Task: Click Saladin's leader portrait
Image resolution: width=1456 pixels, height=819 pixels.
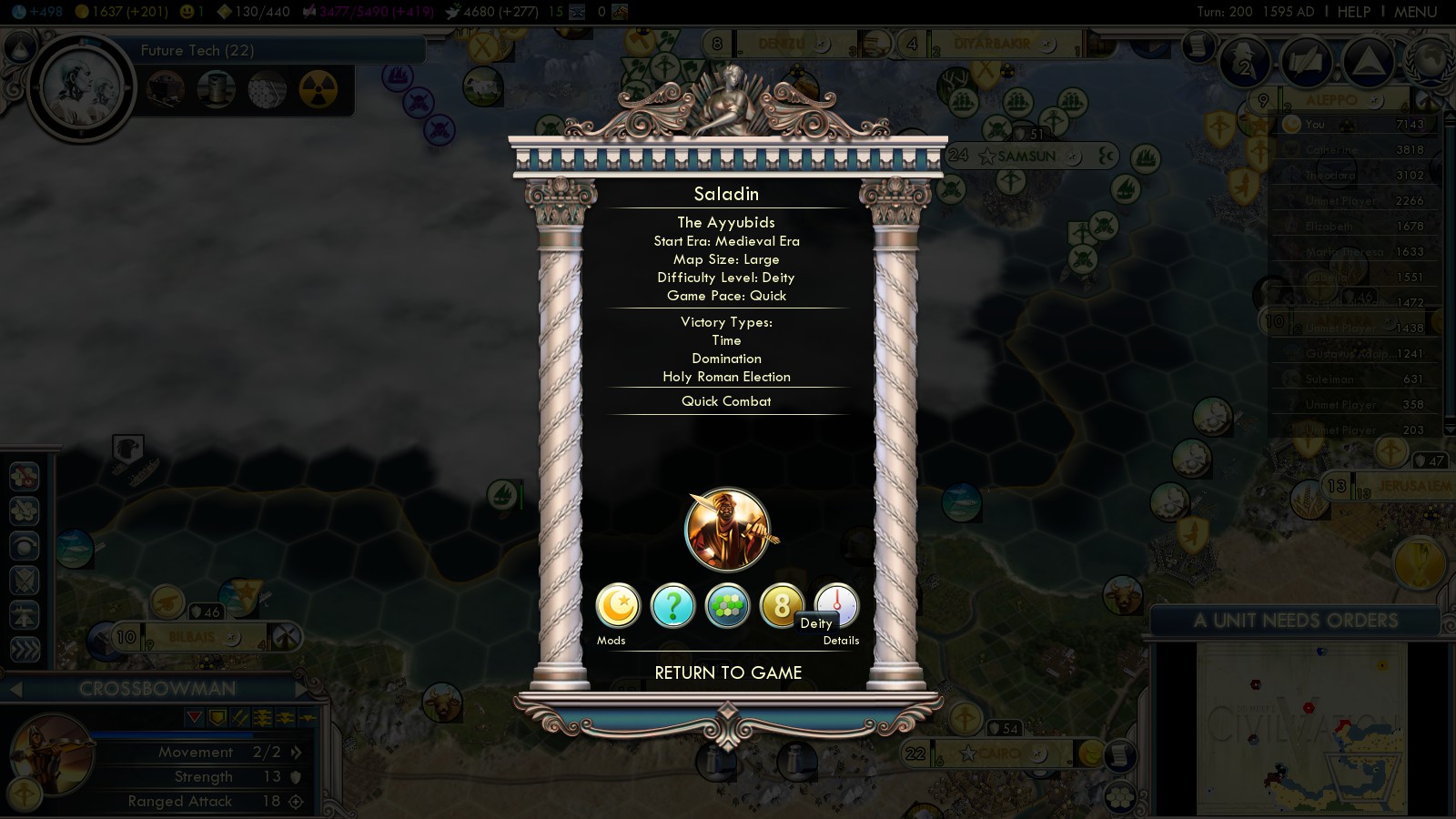Action: coord(727,530)
